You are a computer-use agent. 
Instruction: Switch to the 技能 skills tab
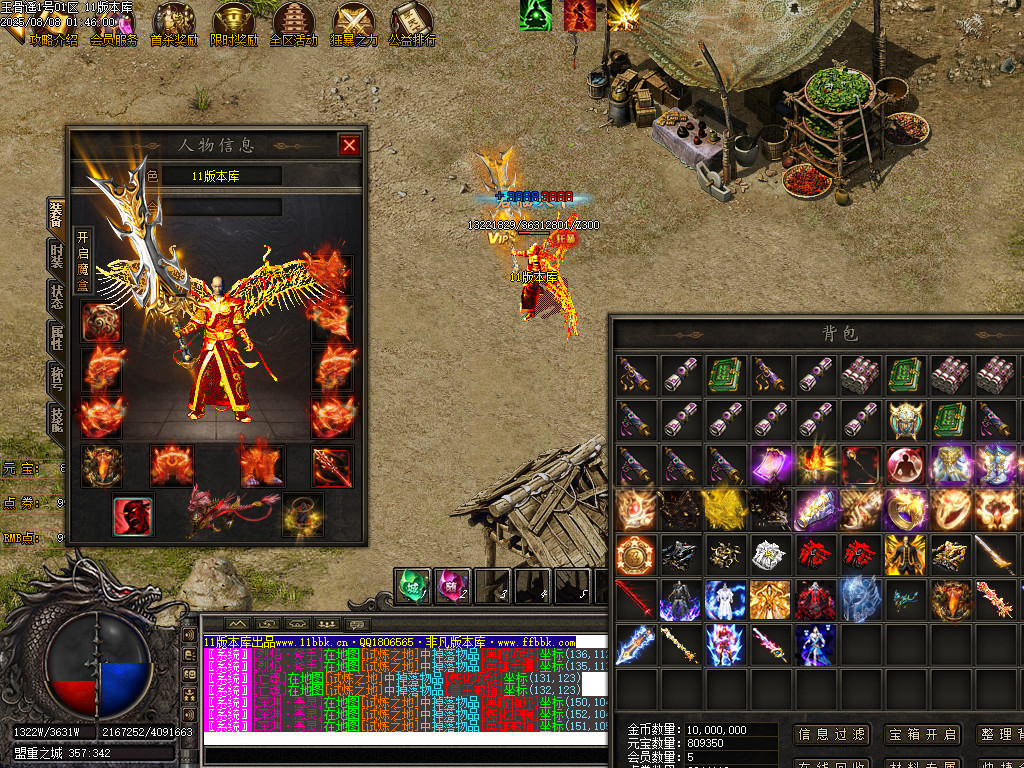click(x=56, y=418)
